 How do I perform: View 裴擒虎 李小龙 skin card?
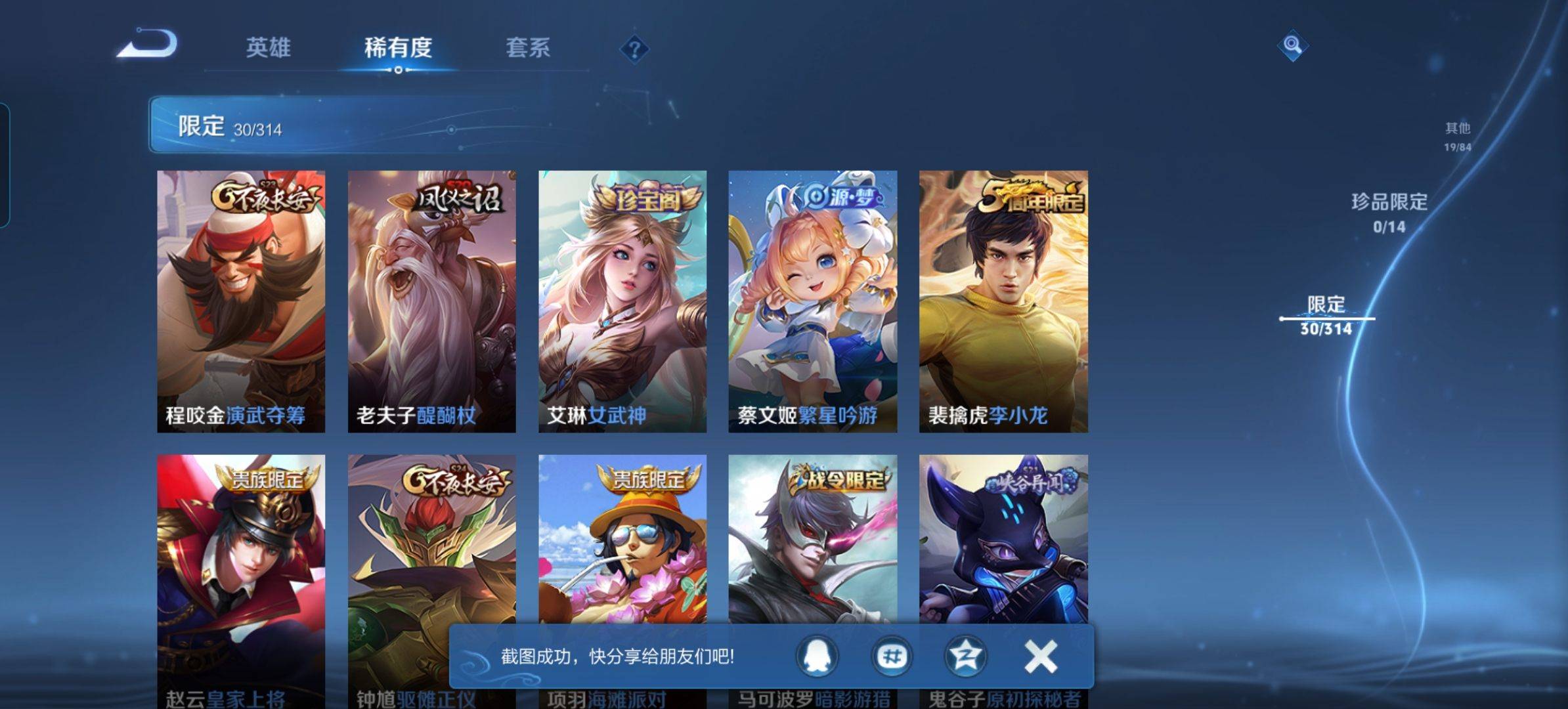[x=1003, y=301]
